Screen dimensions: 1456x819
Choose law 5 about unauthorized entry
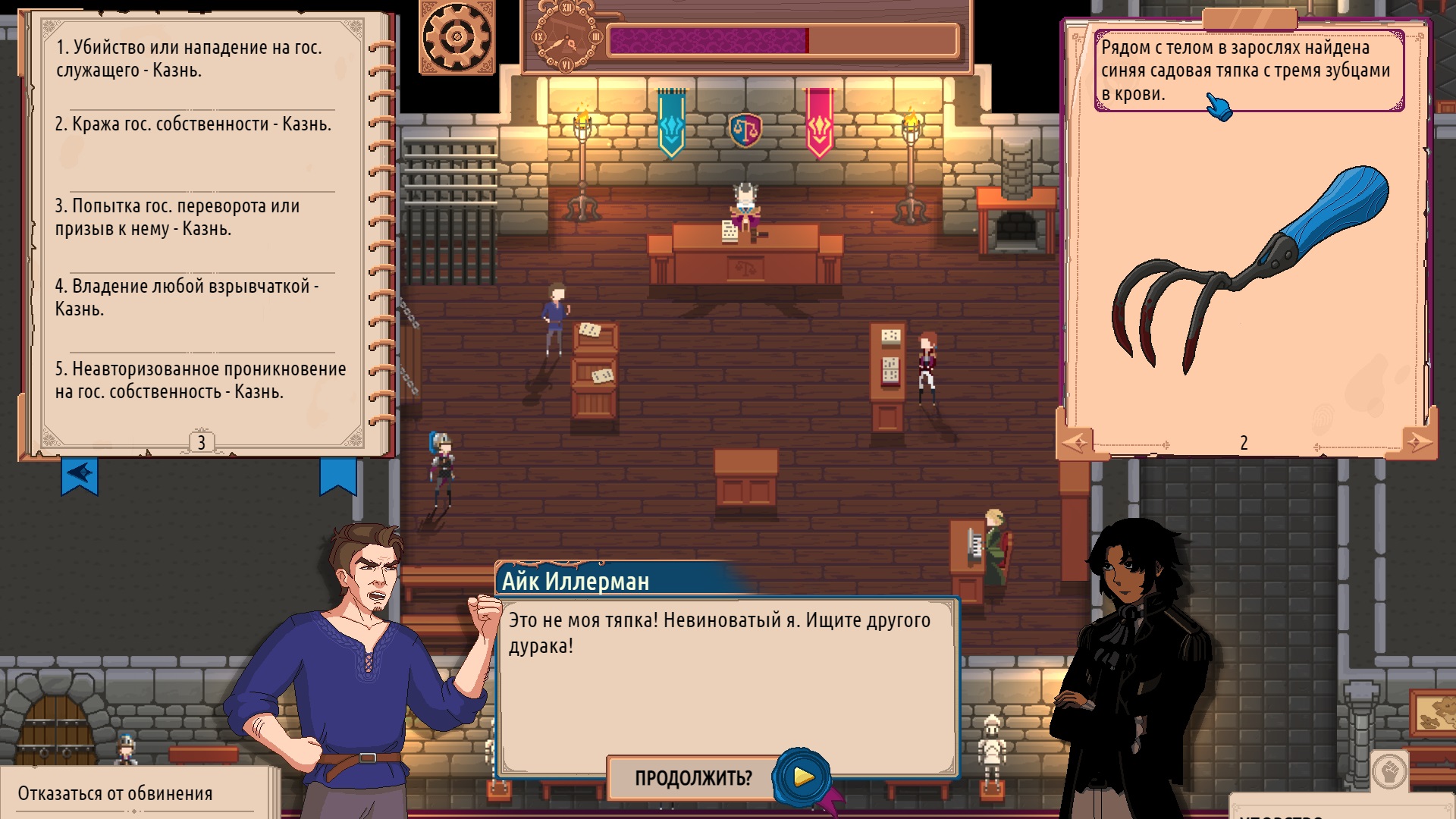(x=200, y=380)
